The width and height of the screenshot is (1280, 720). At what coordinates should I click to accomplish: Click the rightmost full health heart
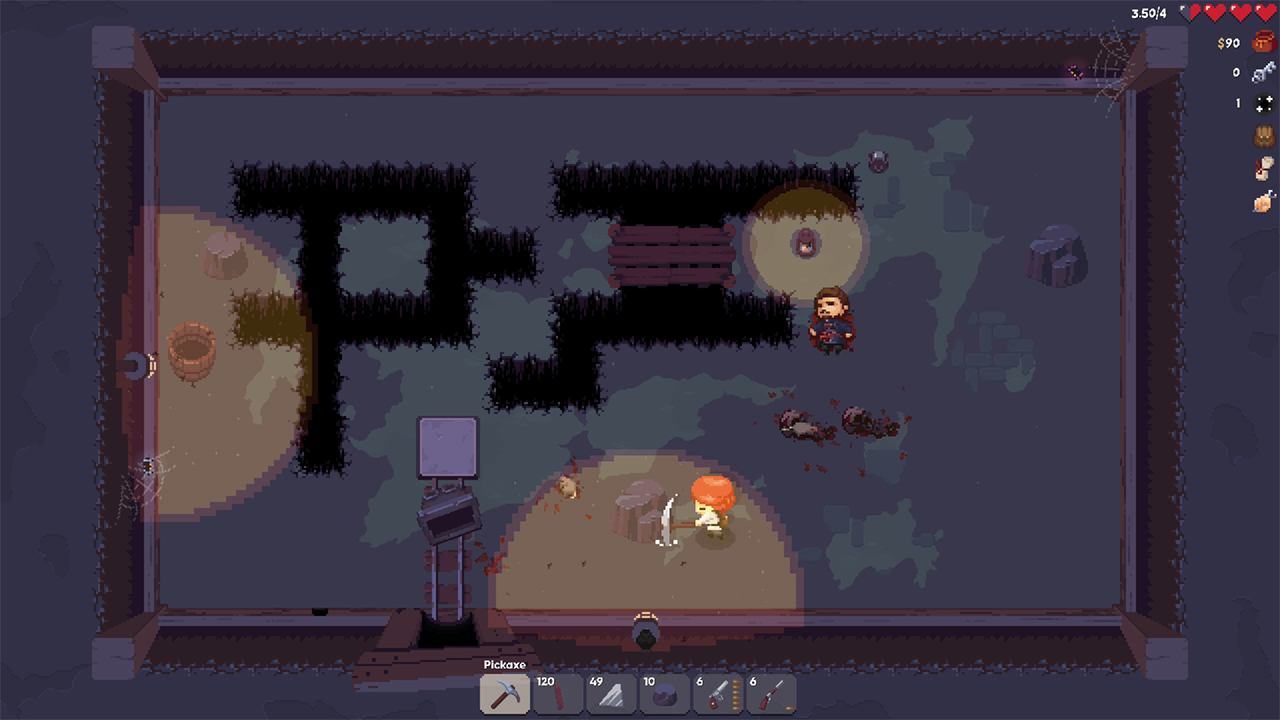pyautogui.click(x=1266, y=12)
